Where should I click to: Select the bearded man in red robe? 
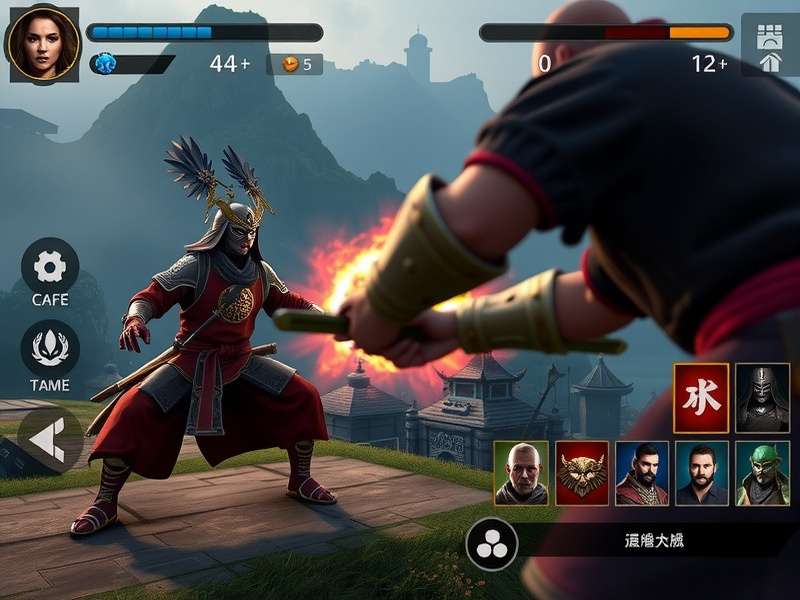pyautogui.click(x=642, y=473)
